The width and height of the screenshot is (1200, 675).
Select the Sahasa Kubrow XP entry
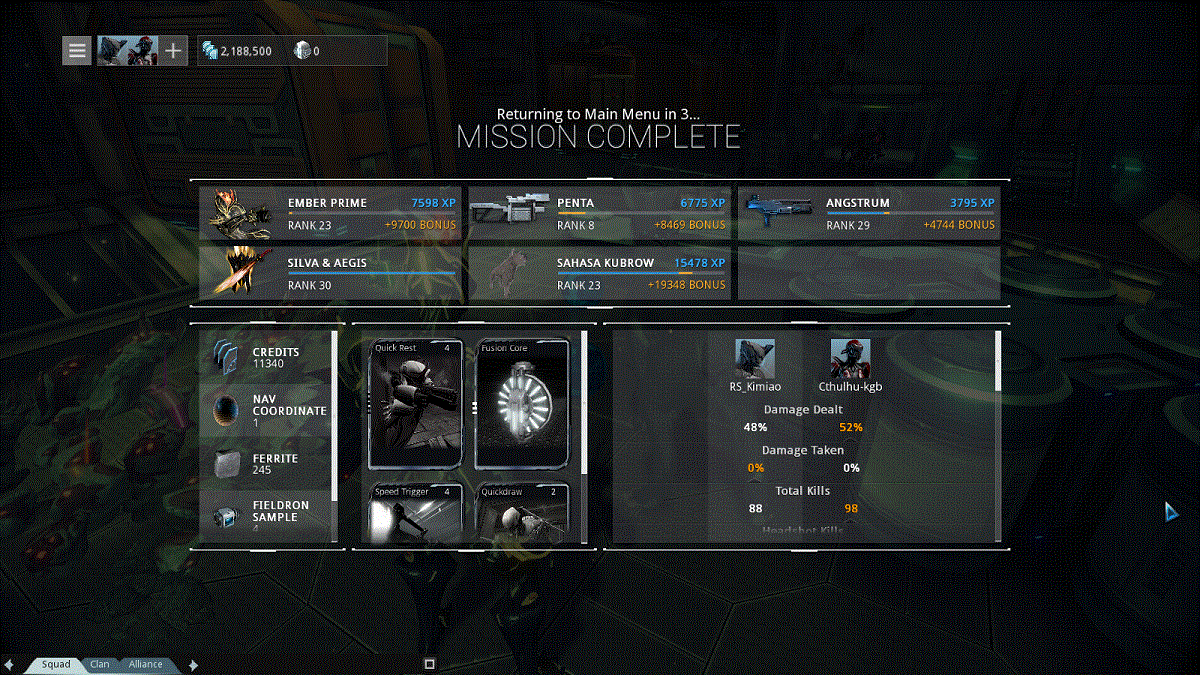[598, 273]
